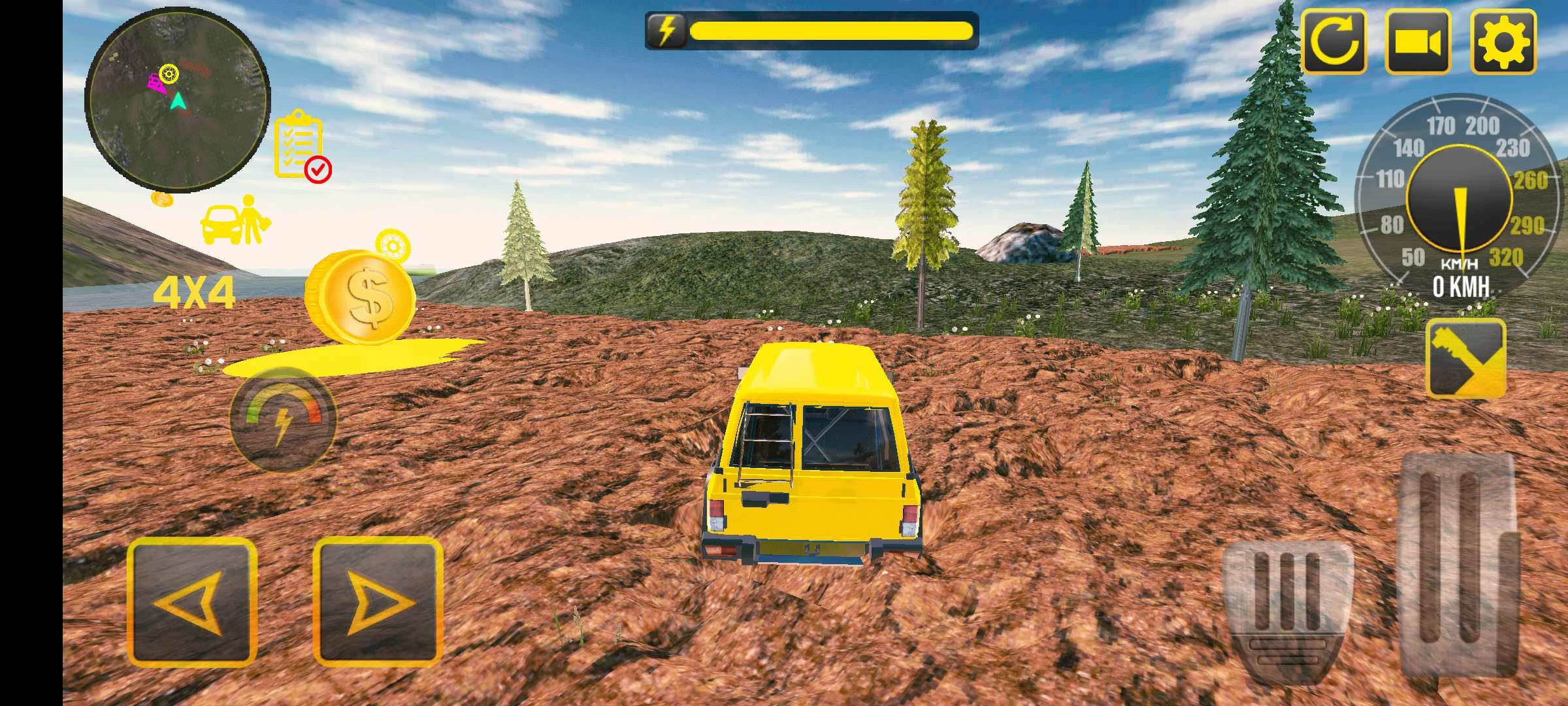
Task: Steer right with the right arrow button
Action: (378, 601)
